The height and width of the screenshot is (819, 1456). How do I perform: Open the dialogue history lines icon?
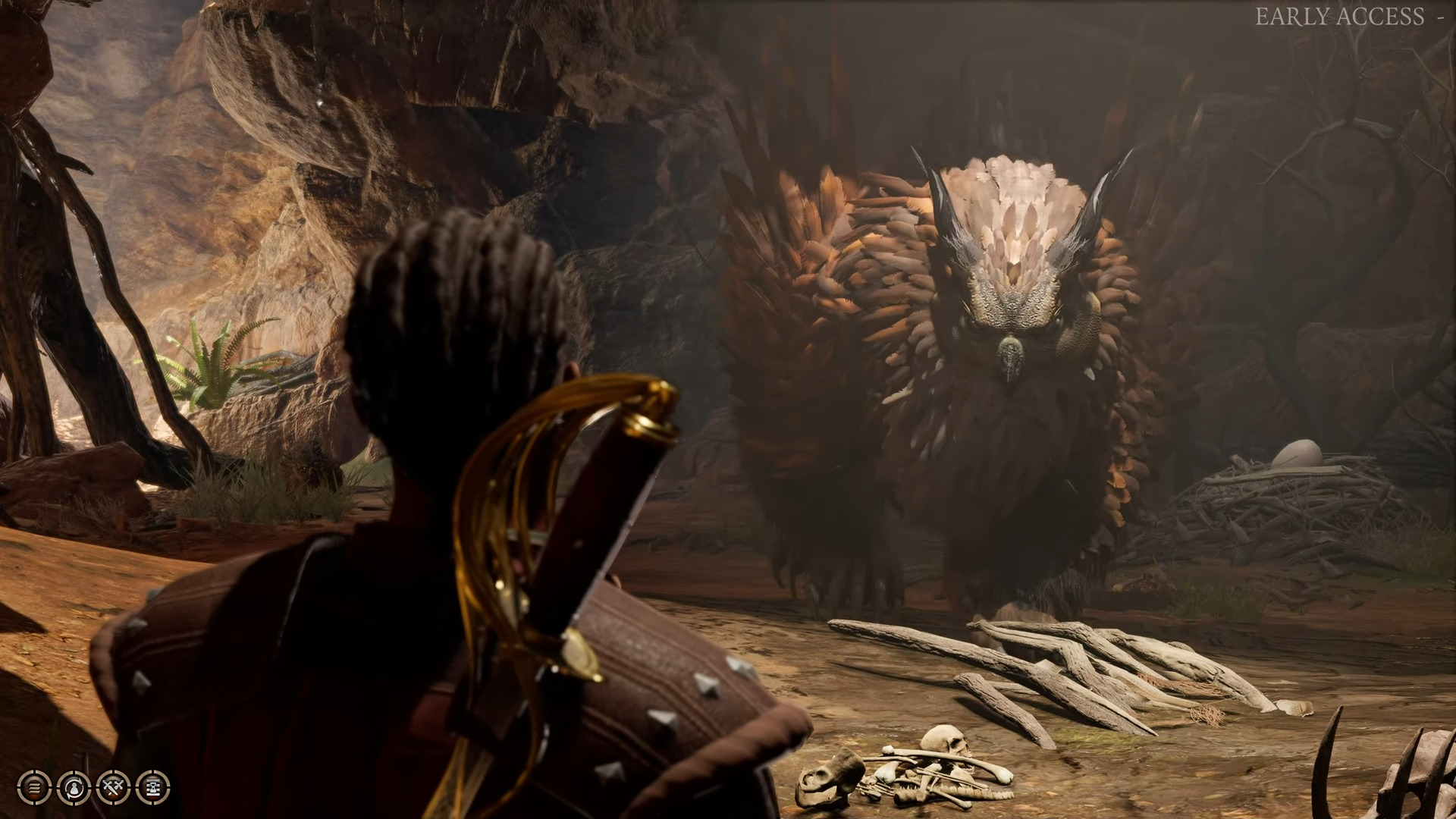pyautogui.click(x=34, y=788)
